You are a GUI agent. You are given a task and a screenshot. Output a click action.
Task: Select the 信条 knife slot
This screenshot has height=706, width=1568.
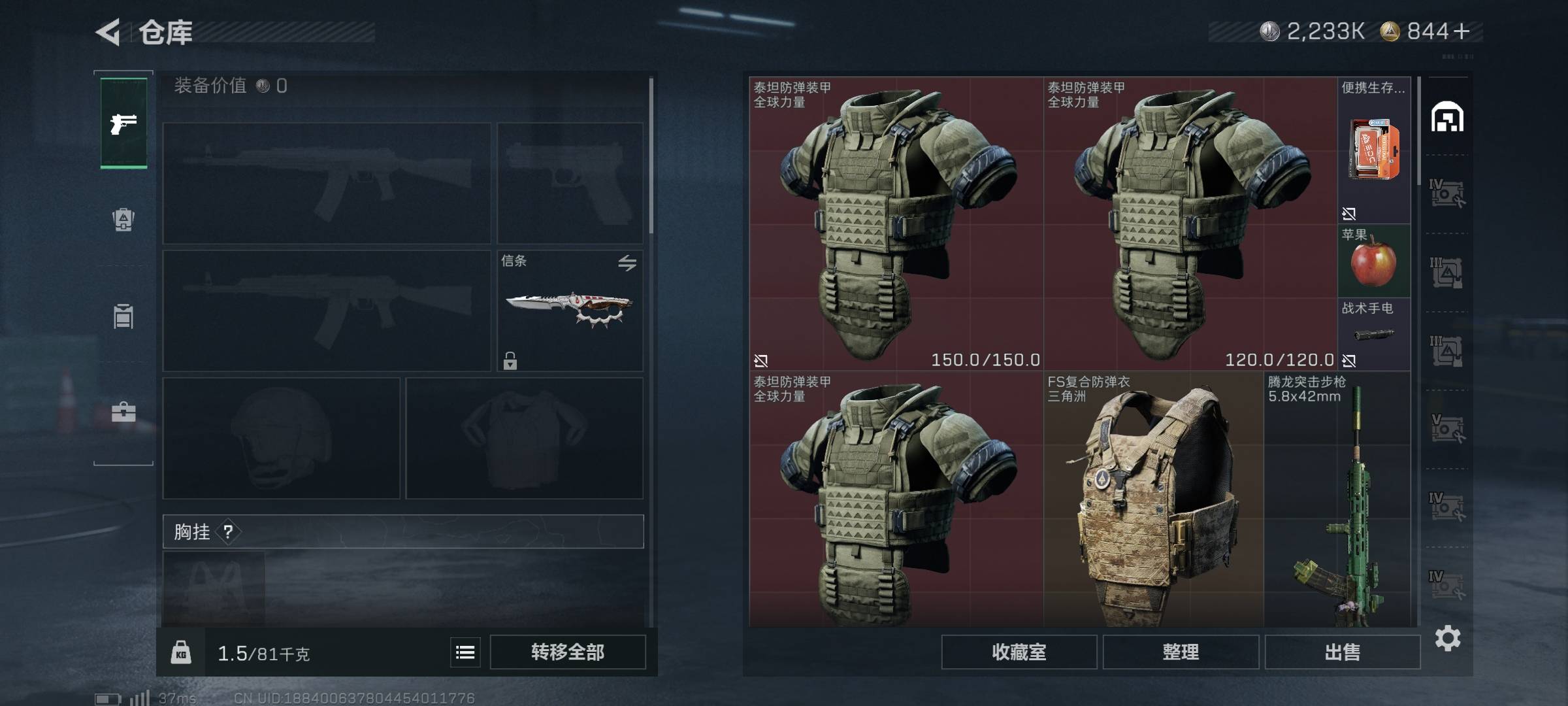pyautogui.click(x=570, y=311)
